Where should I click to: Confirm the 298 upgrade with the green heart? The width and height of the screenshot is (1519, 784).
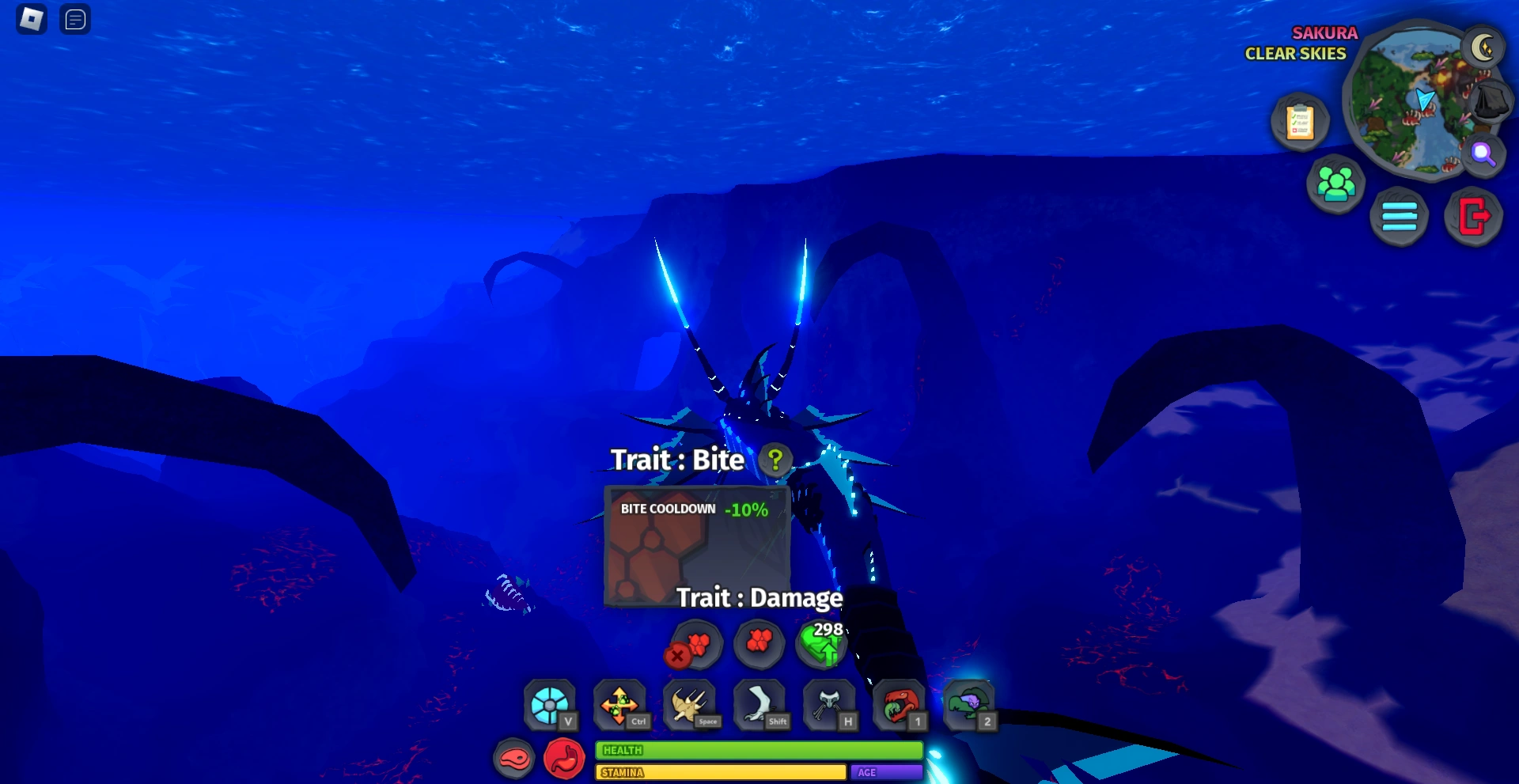[821, 647]
